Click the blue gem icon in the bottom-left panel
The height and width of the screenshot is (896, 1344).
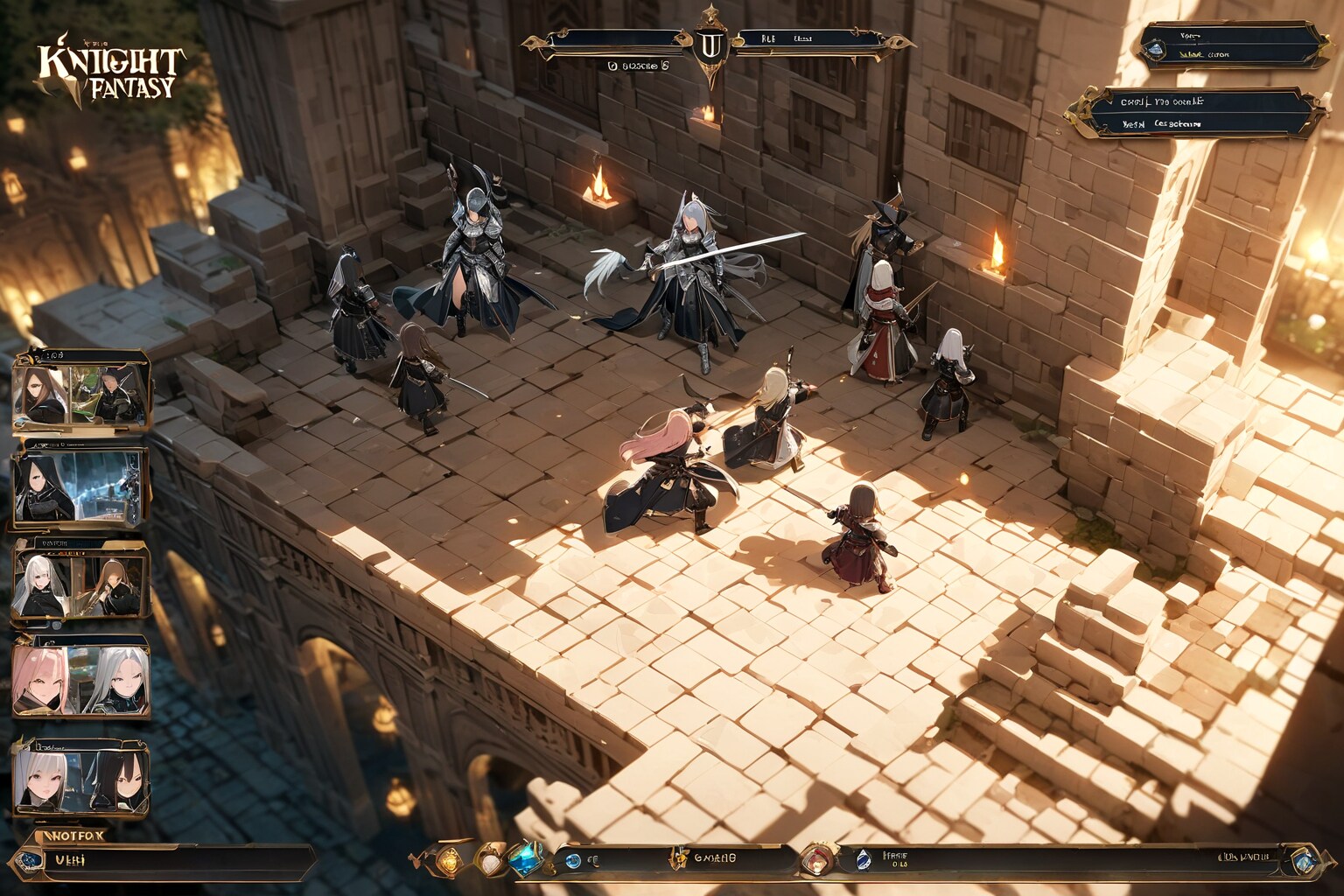click(32, 860)
